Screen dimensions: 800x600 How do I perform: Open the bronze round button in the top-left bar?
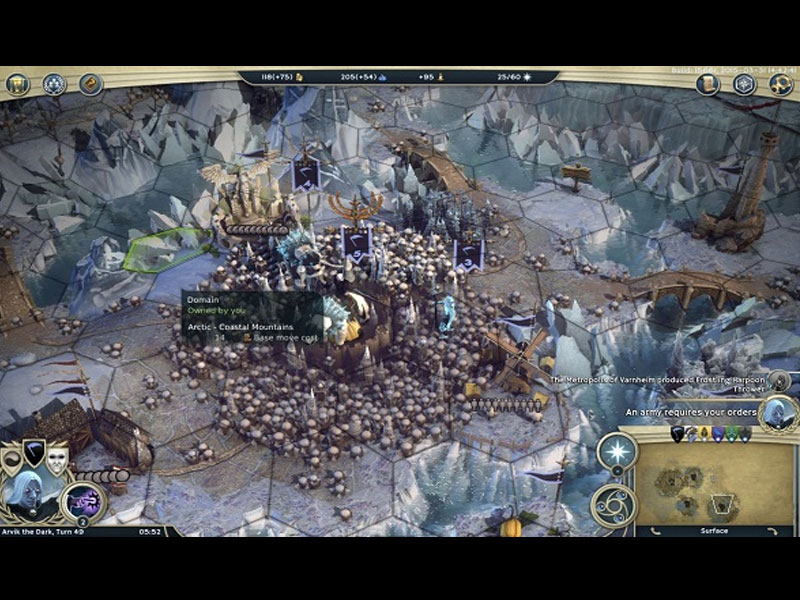pyautogui.click(x=90, y=84)
